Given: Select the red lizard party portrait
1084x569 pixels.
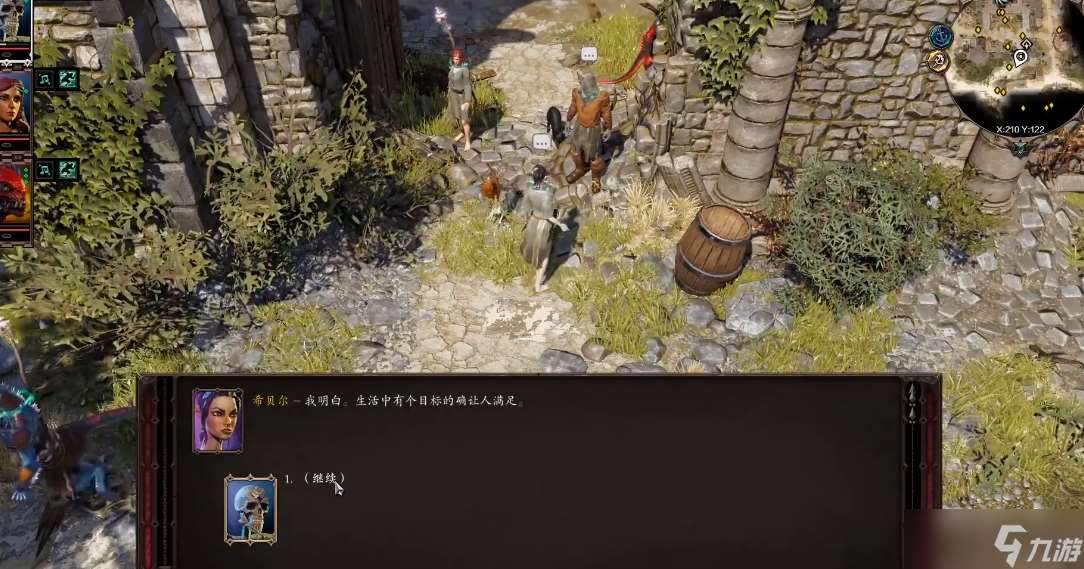Looking at the screenshot, I should [x=14, y=195].
